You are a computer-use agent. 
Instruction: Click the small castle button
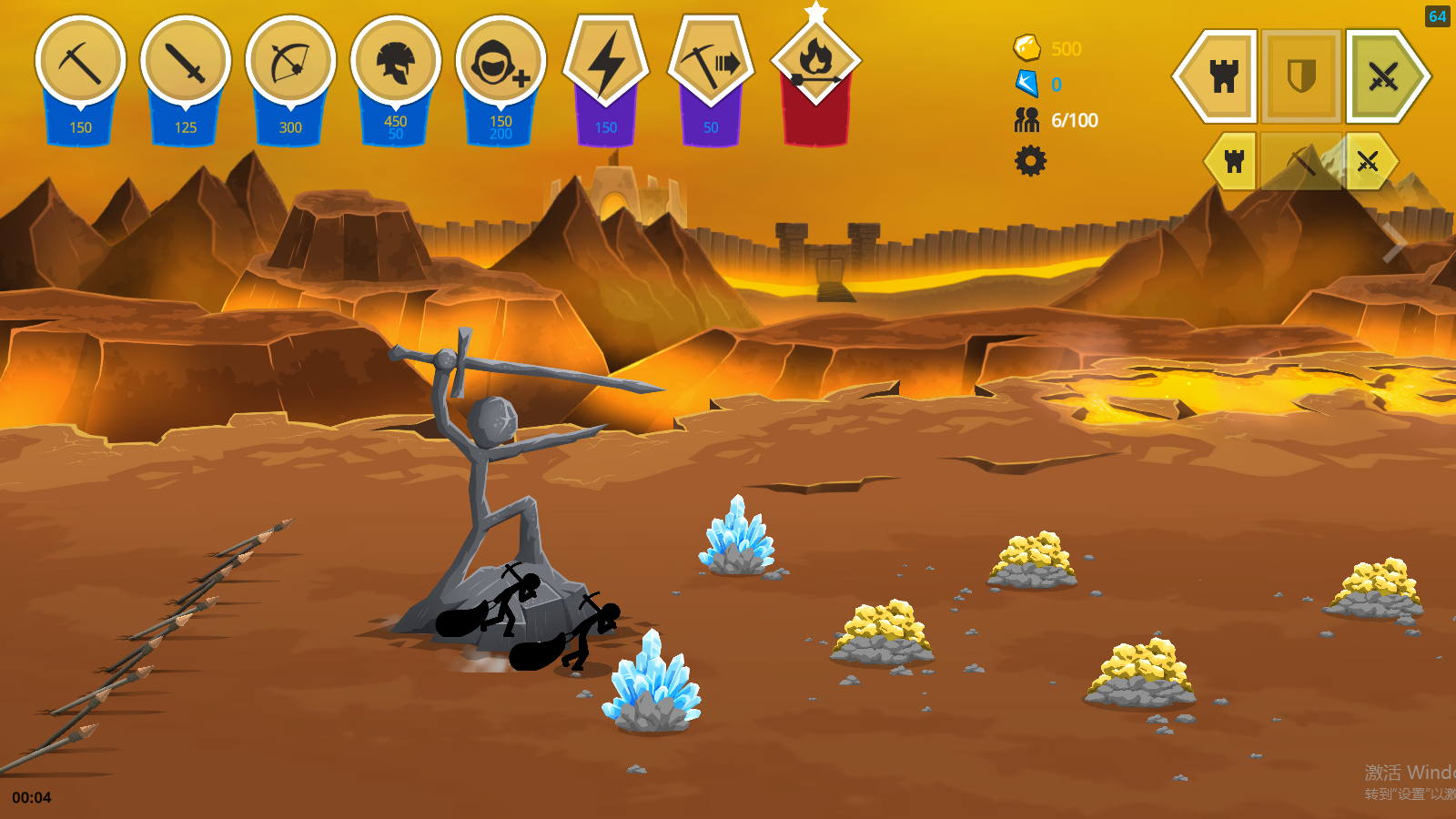pos(1234,162)
